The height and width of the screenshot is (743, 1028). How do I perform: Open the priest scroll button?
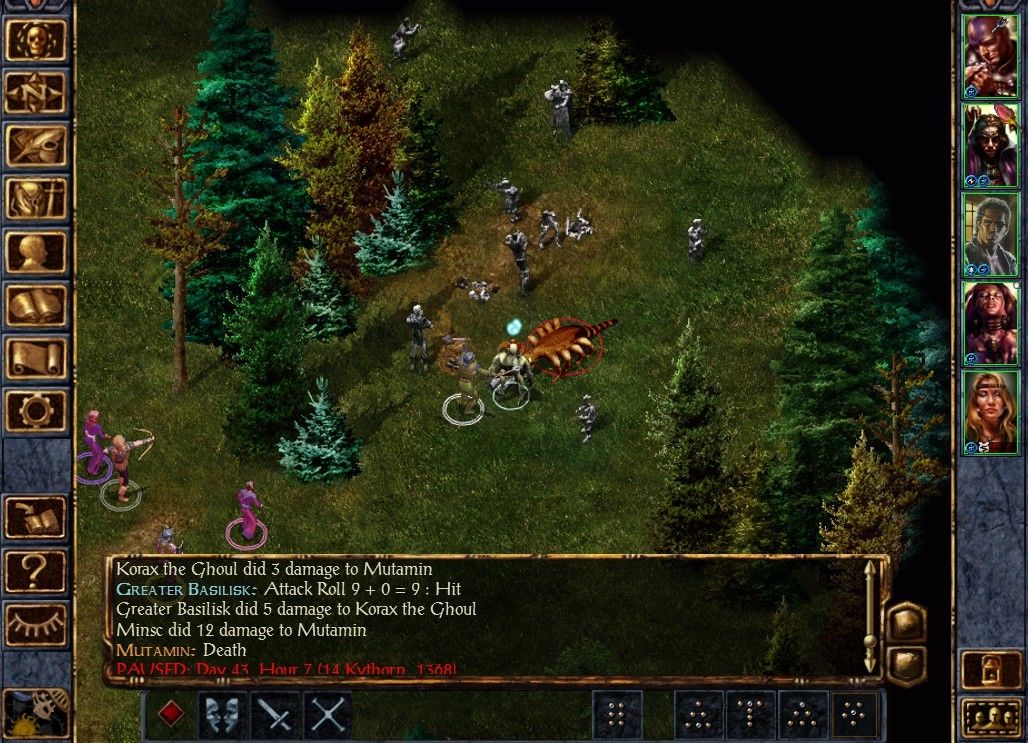36,358
